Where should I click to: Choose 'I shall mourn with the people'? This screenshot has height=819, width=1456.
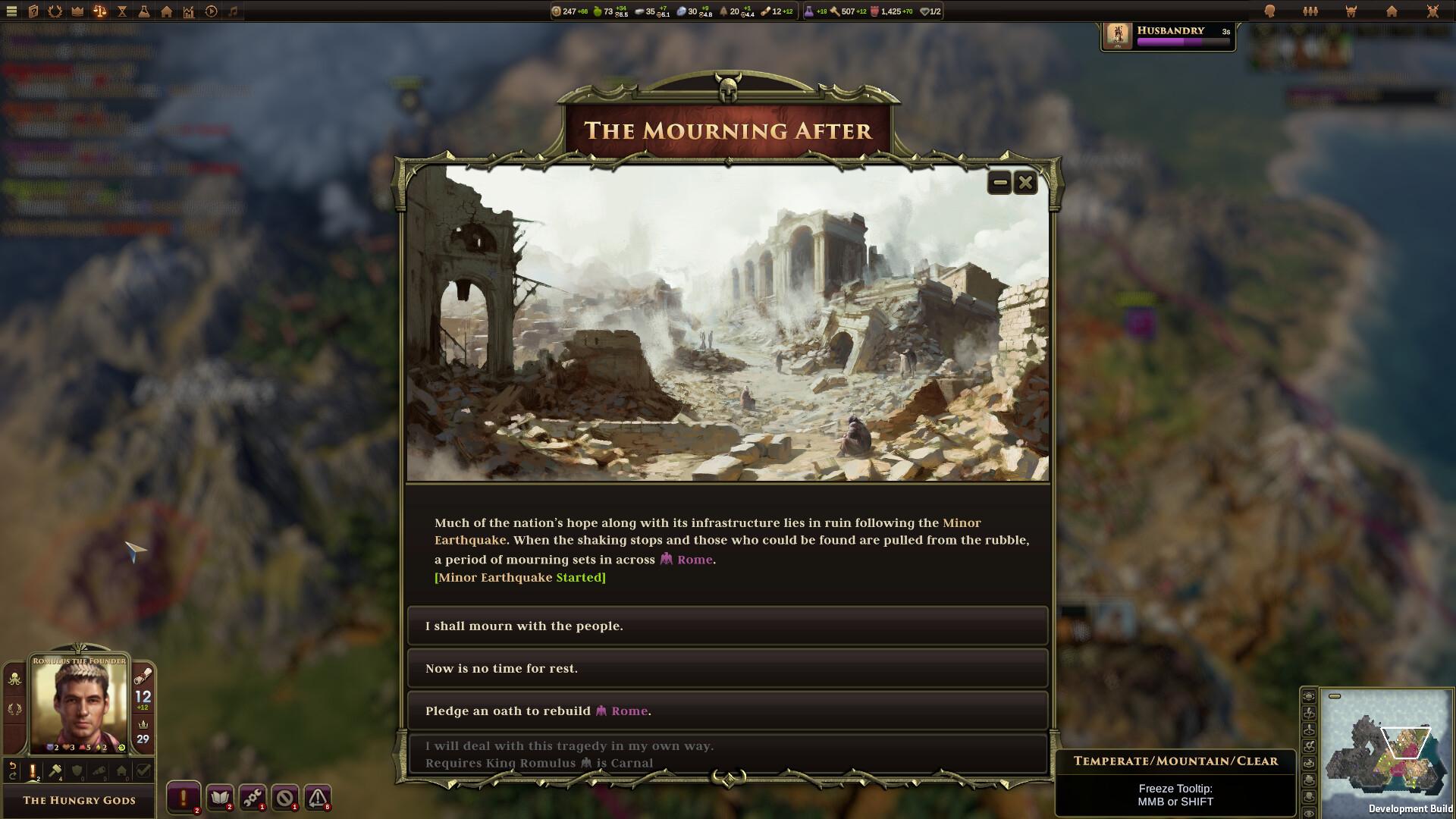[727, 626]
